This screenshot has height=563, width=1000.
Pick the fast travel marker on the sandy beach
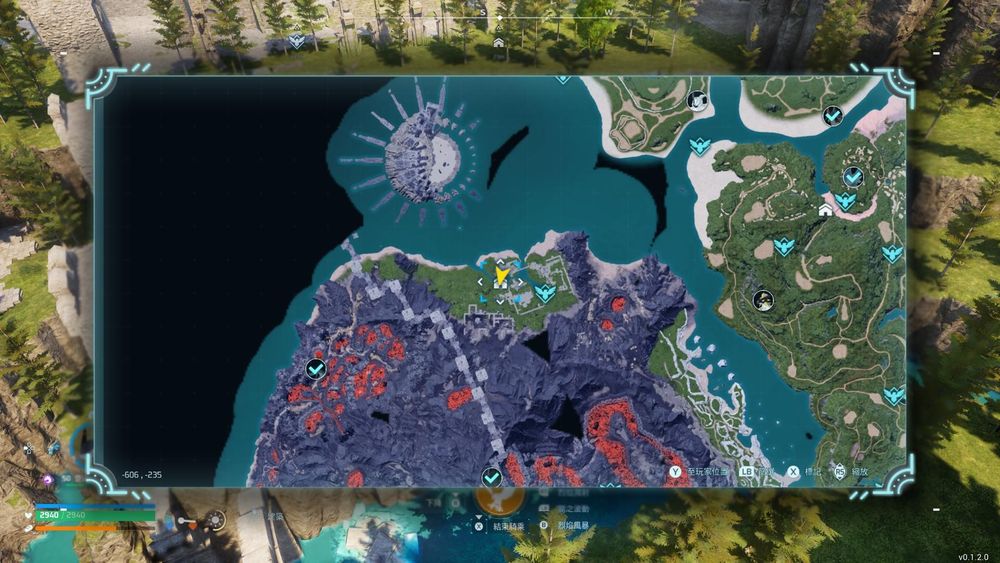(700, 147)
